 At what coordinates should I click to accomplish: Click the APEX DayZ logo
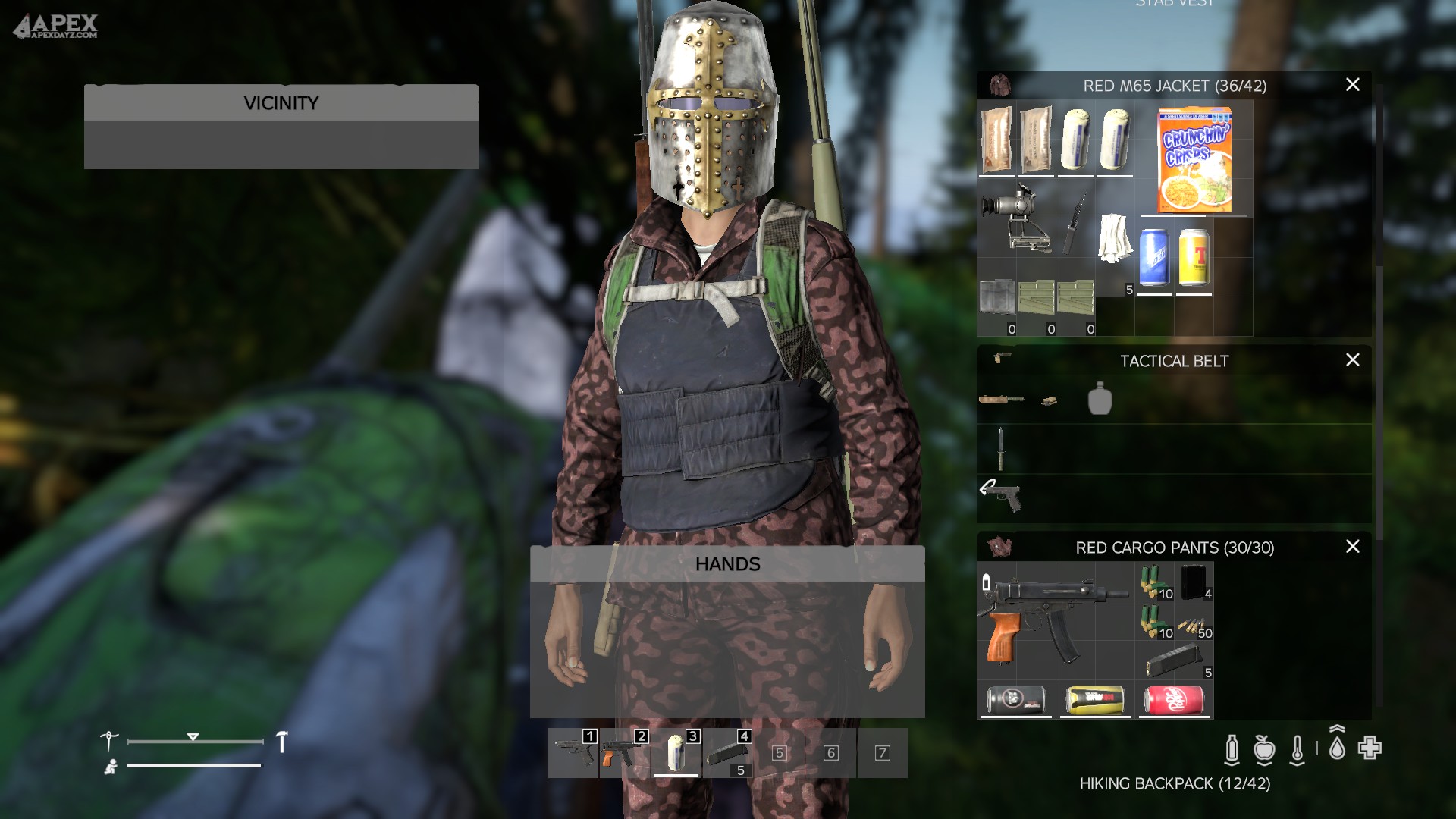(55, 24)
